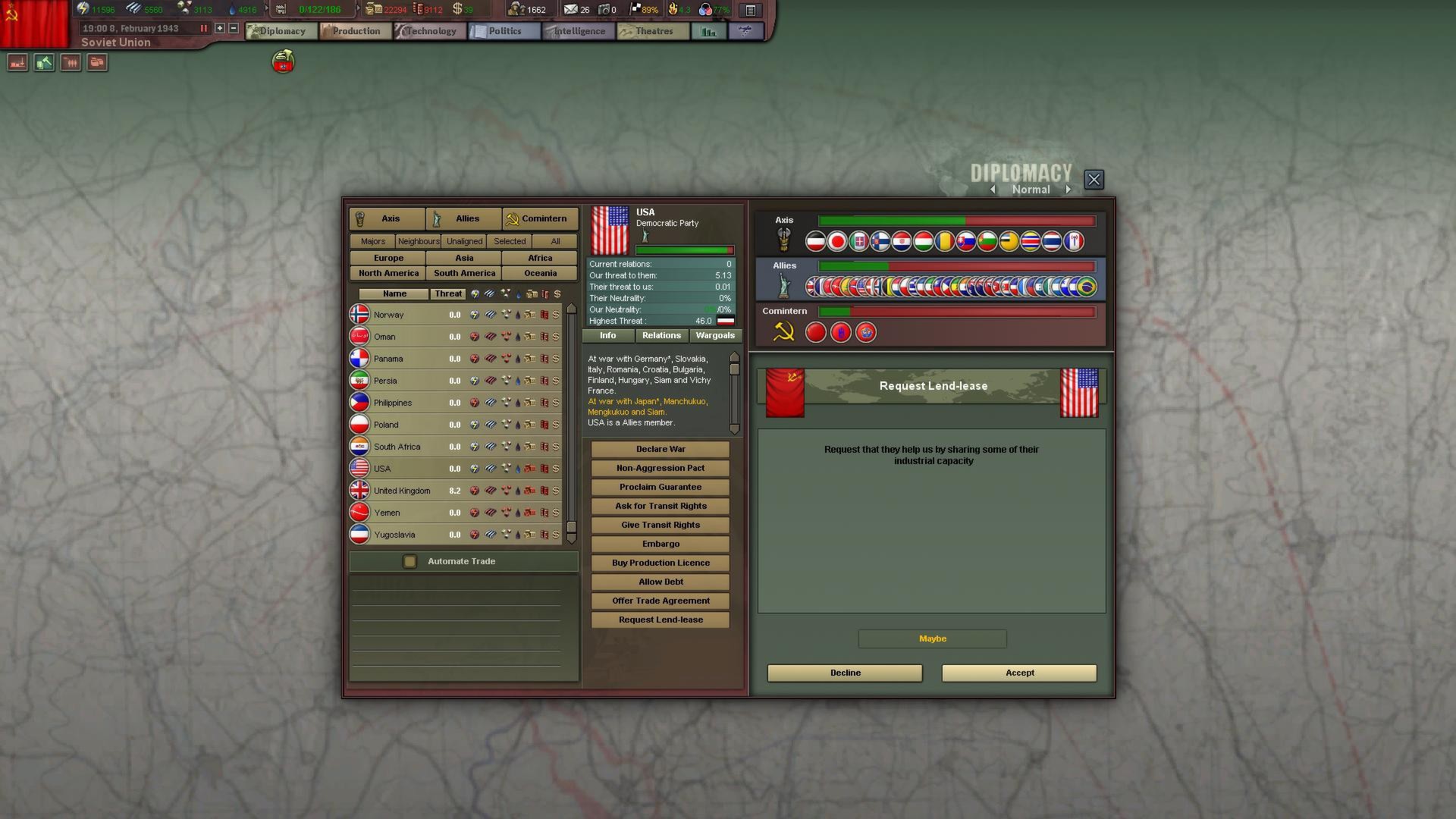
Task: Click the Declare War action button
Action: point(660,448)
